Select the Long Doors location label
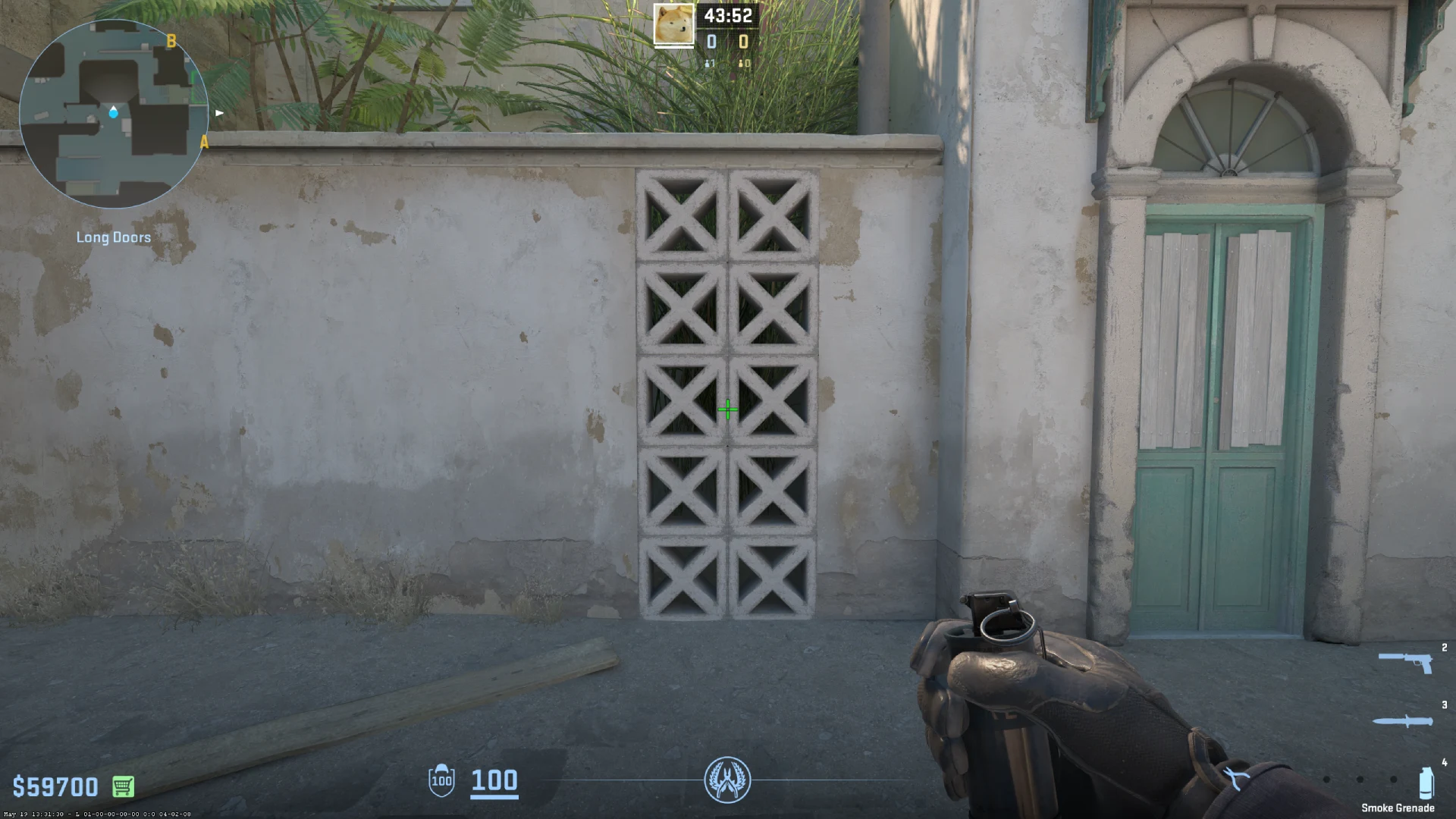The height and width of the screenshot is (819, 1456). tap(114, 237)
